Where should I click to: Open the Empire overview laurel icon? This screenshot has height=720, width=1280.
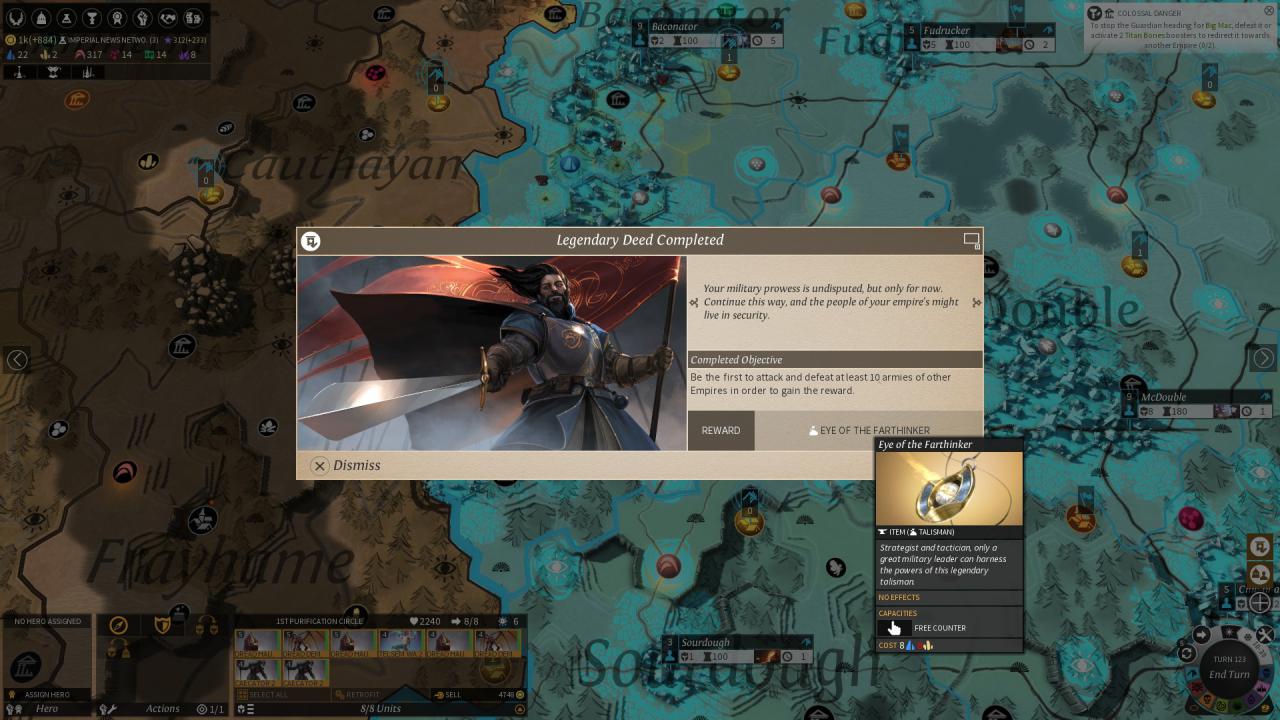pos(15,18)
